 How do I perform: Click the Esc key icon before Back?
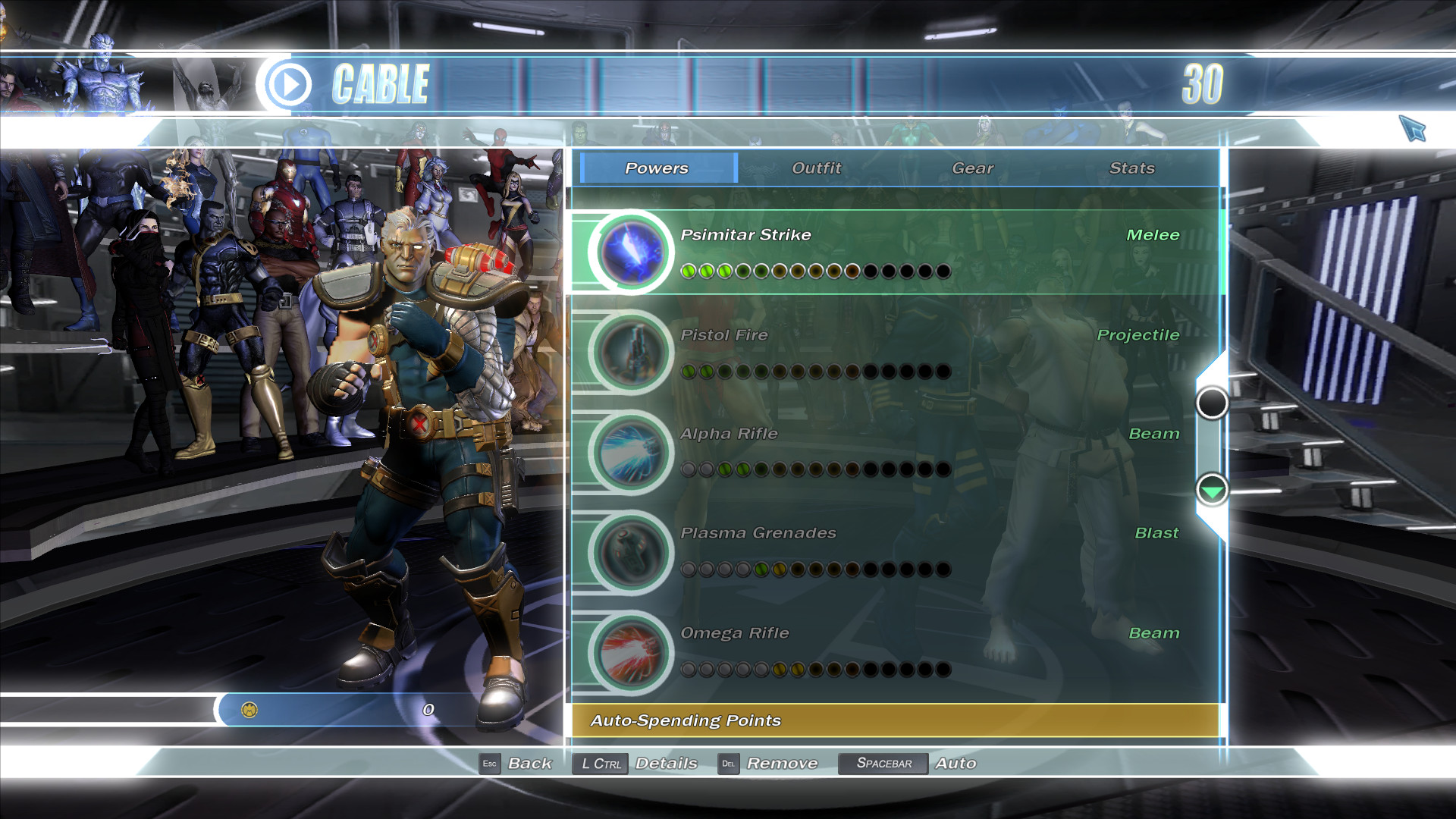[489, 764]
